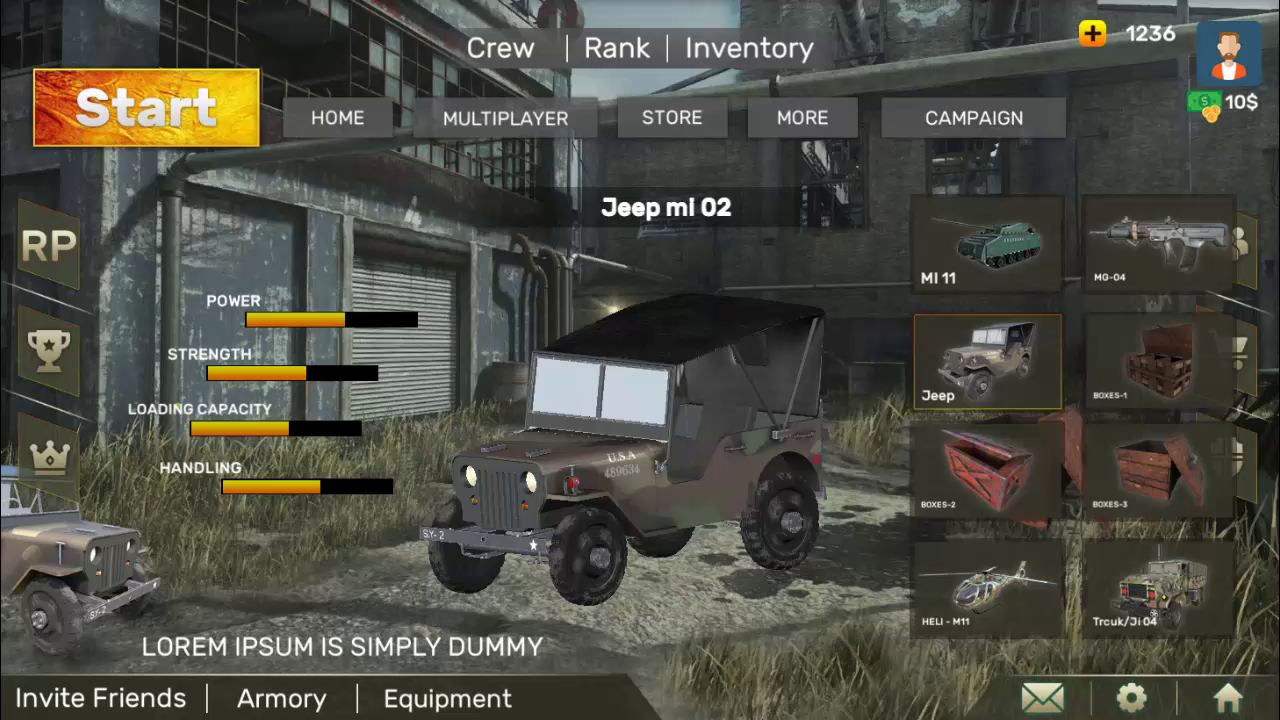Open the Armory section
1280x720 pixels.
[x=281, y=698]
